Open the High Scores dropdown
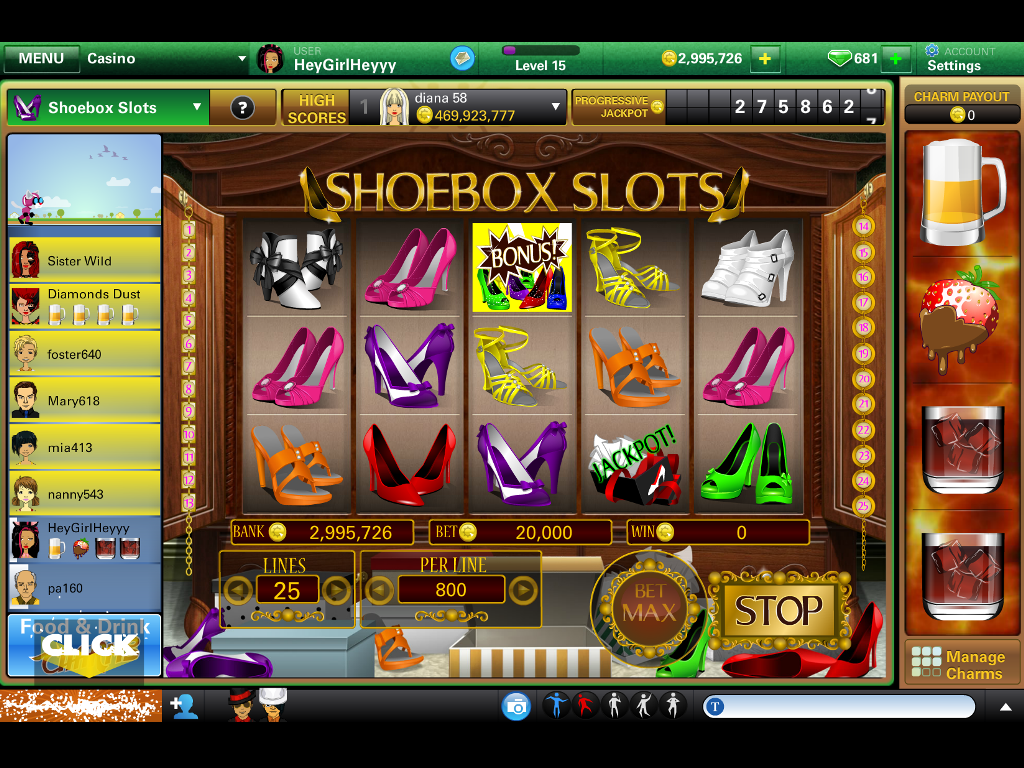Viewport: 1024px width, 768px height. 557,107
